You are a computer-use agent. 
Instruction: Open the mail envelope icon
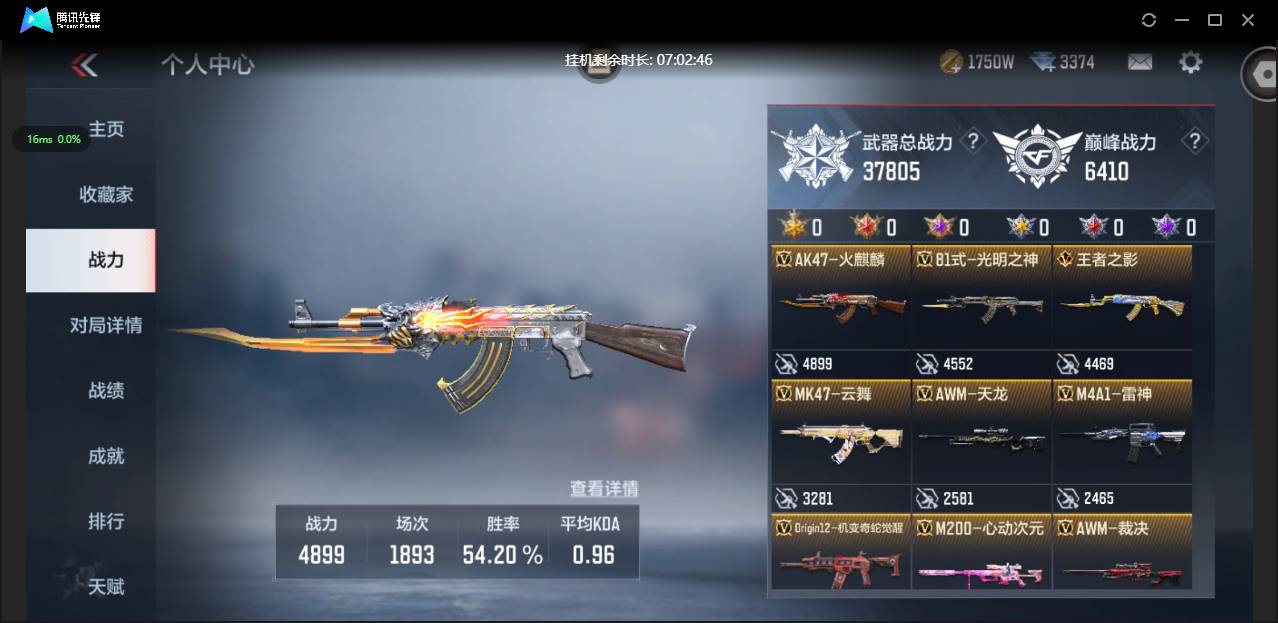click(x=1140, y=63)
